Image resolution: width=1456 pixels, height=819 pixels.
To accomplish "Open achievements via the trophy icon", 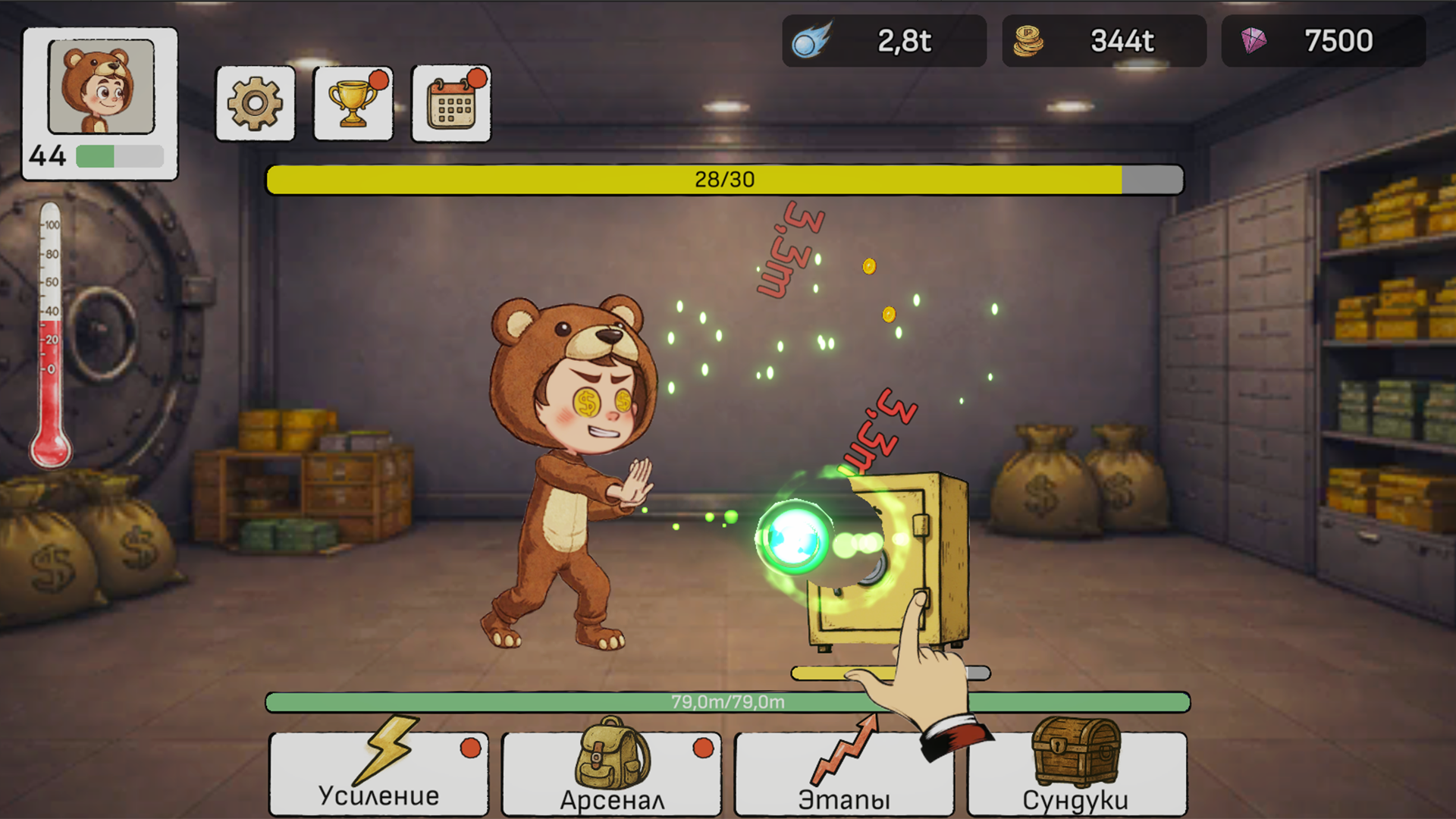I will [x=352, y=104].
